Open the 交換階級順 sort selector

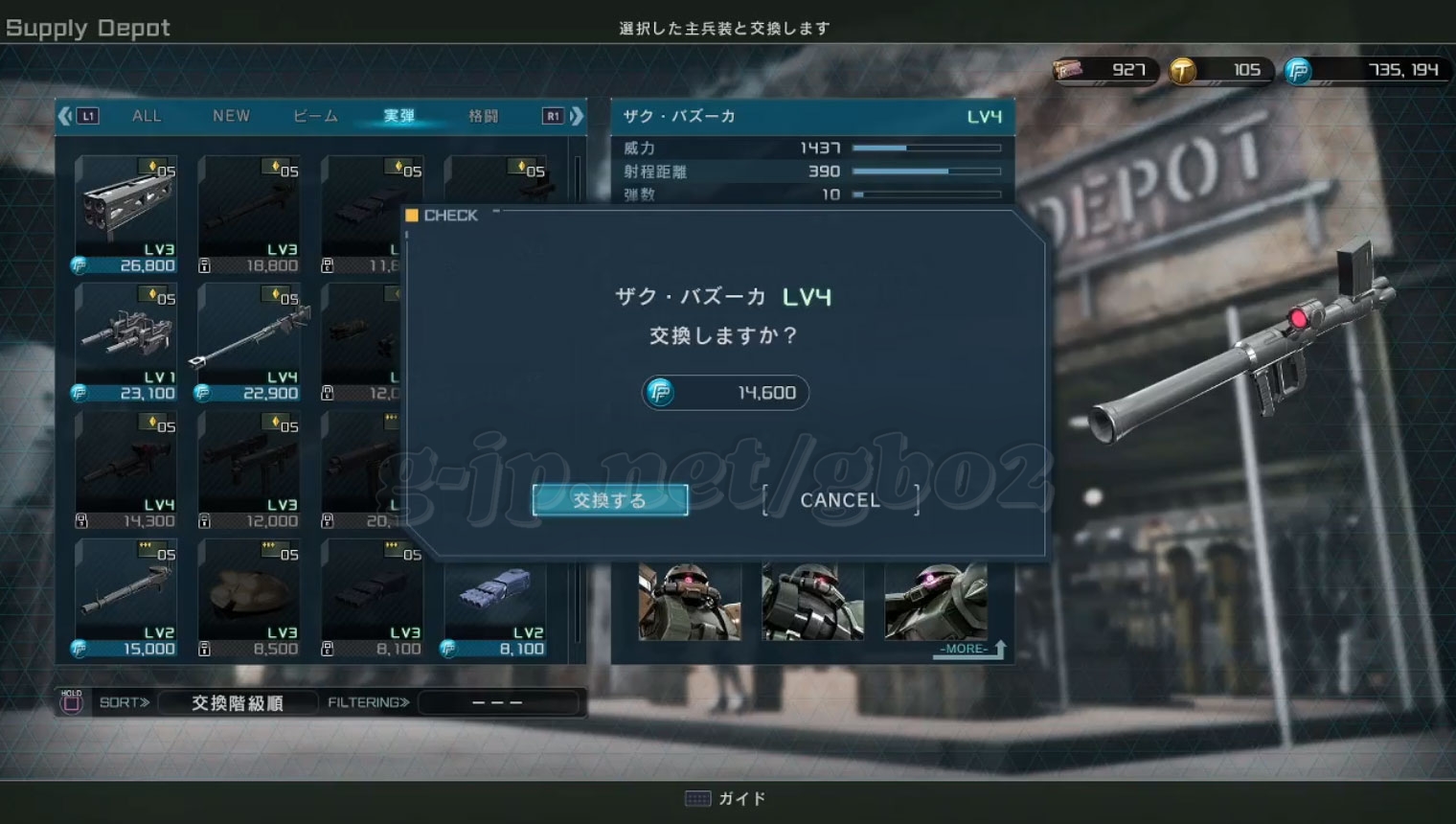tap(237, 702)
